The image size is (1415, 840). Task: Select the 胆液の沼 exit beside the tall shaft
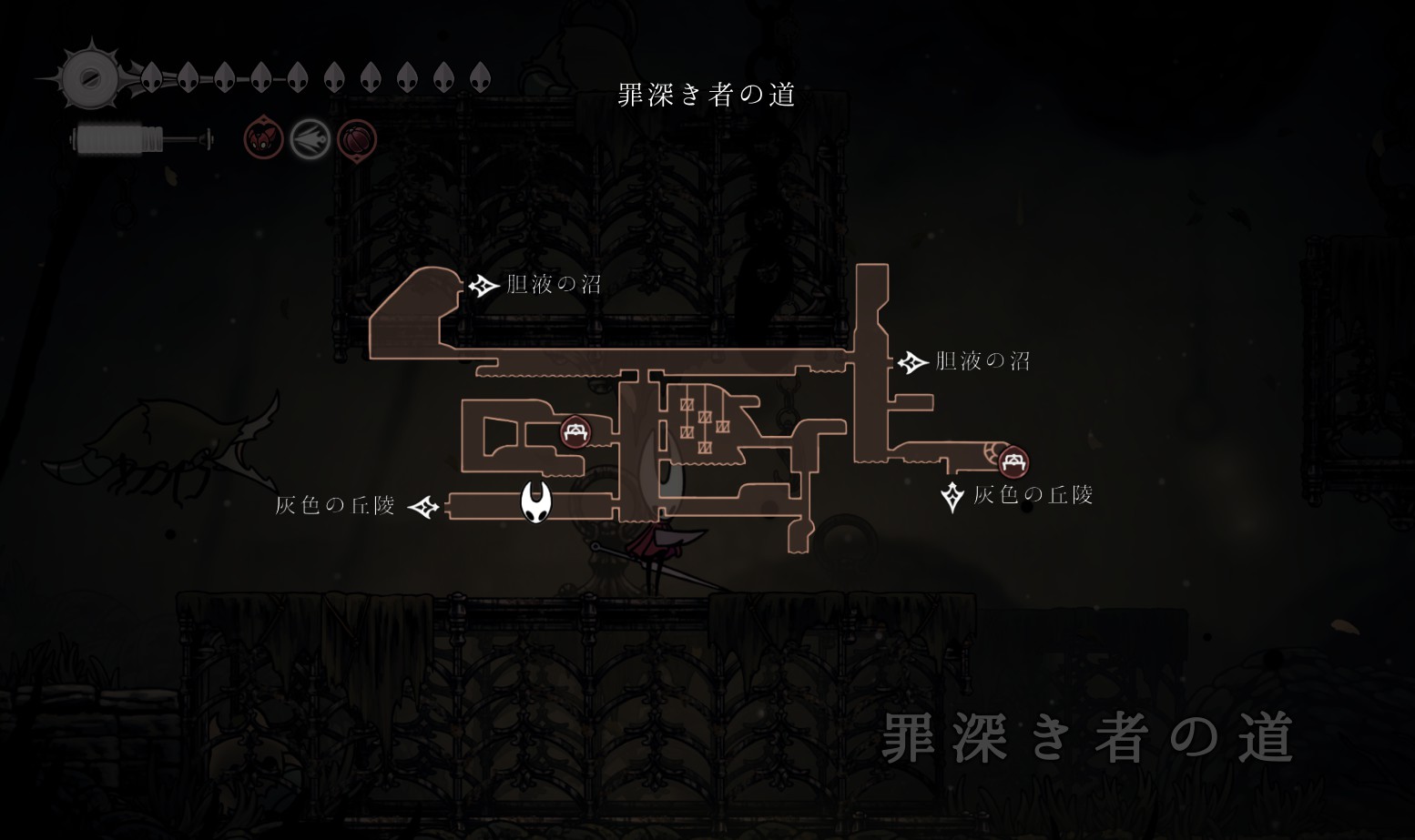coord(911,362)
